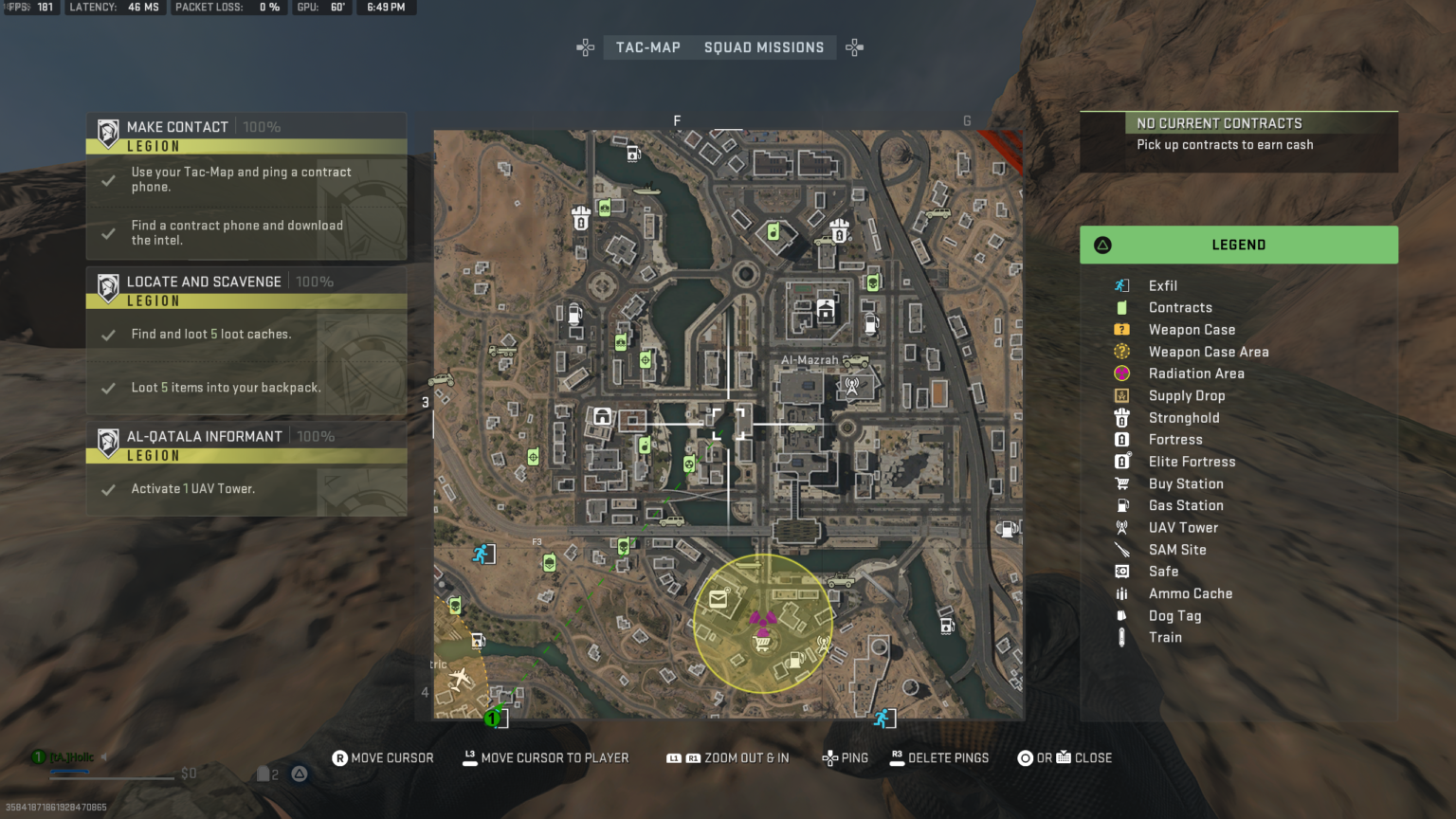
Task: Select the Exfil icon in the legend
Action: point(1122,285)
